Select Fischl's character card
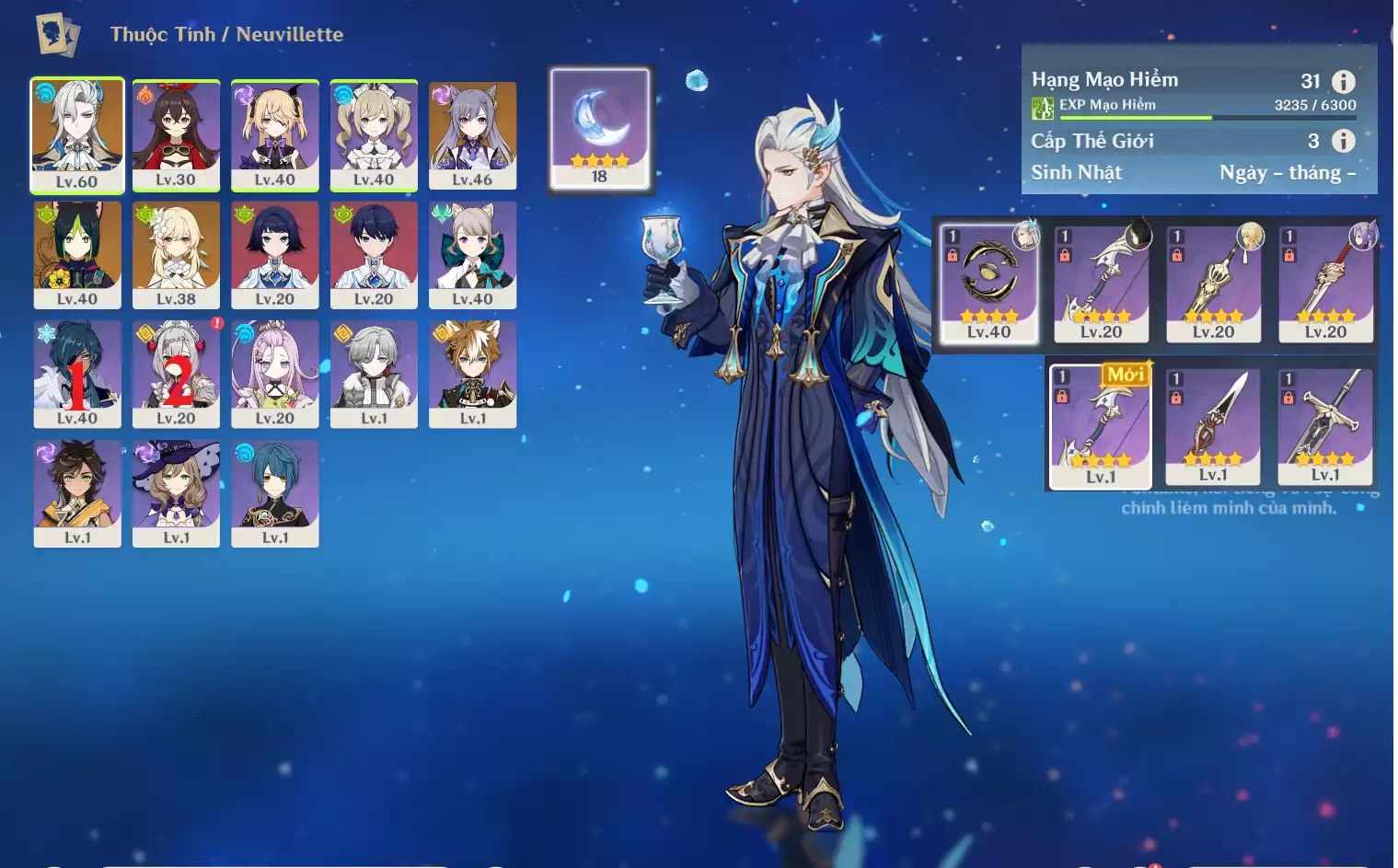This screenshot has width=1398, height=868. click(x=274, y=134)
